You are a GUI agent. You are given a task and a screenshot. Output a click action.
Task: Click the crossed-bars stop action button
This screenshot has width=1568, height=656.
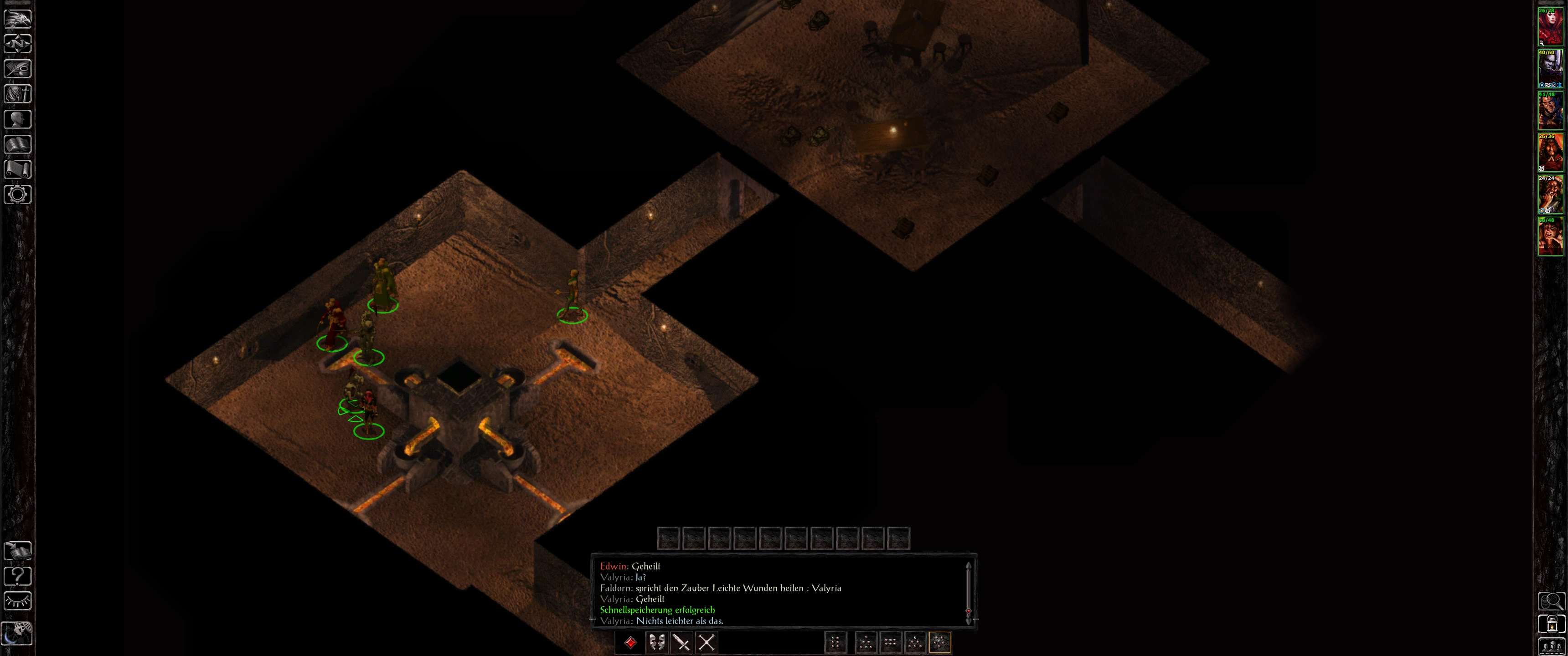click(x=706, y=643)
